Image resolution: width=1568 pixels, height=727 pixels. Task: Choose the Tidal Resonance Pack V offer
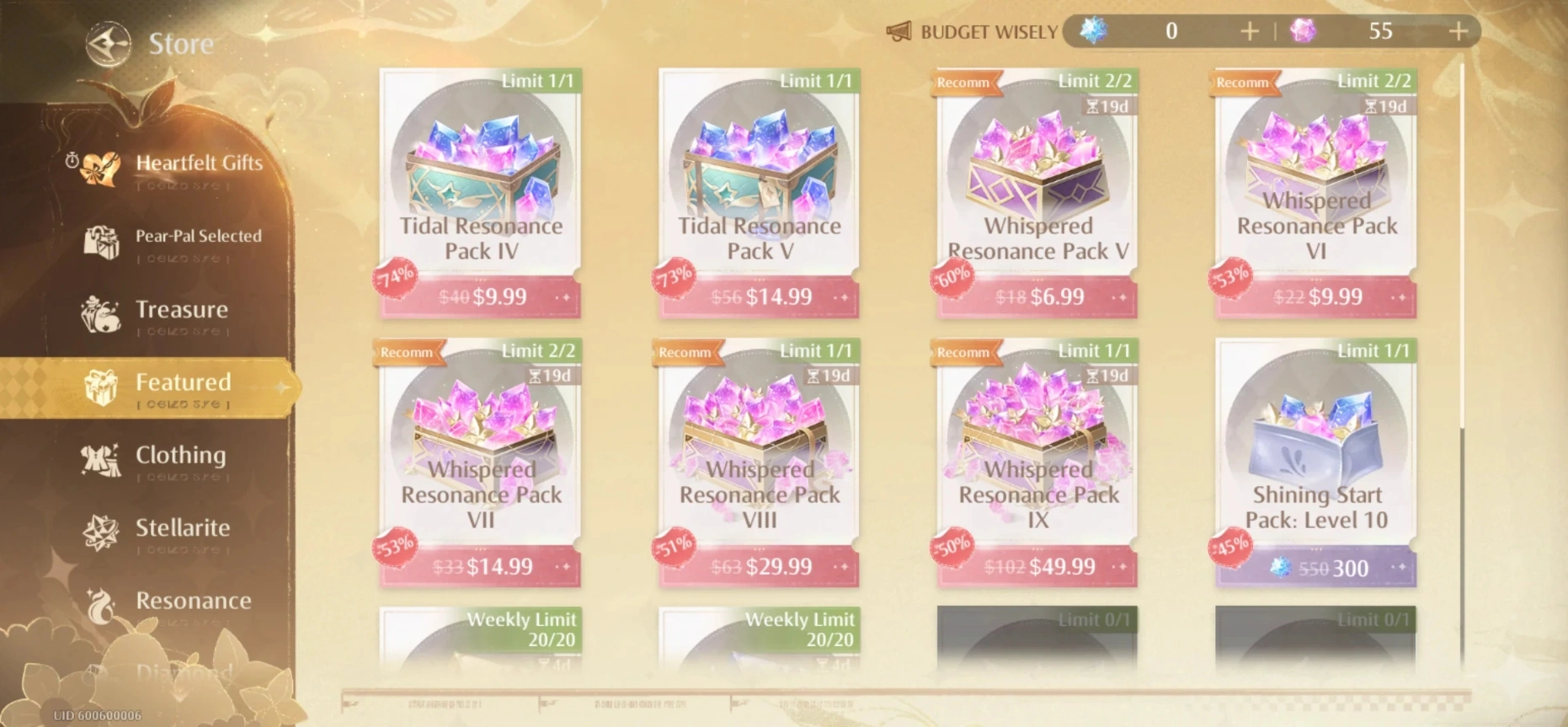tap(759, 194)
